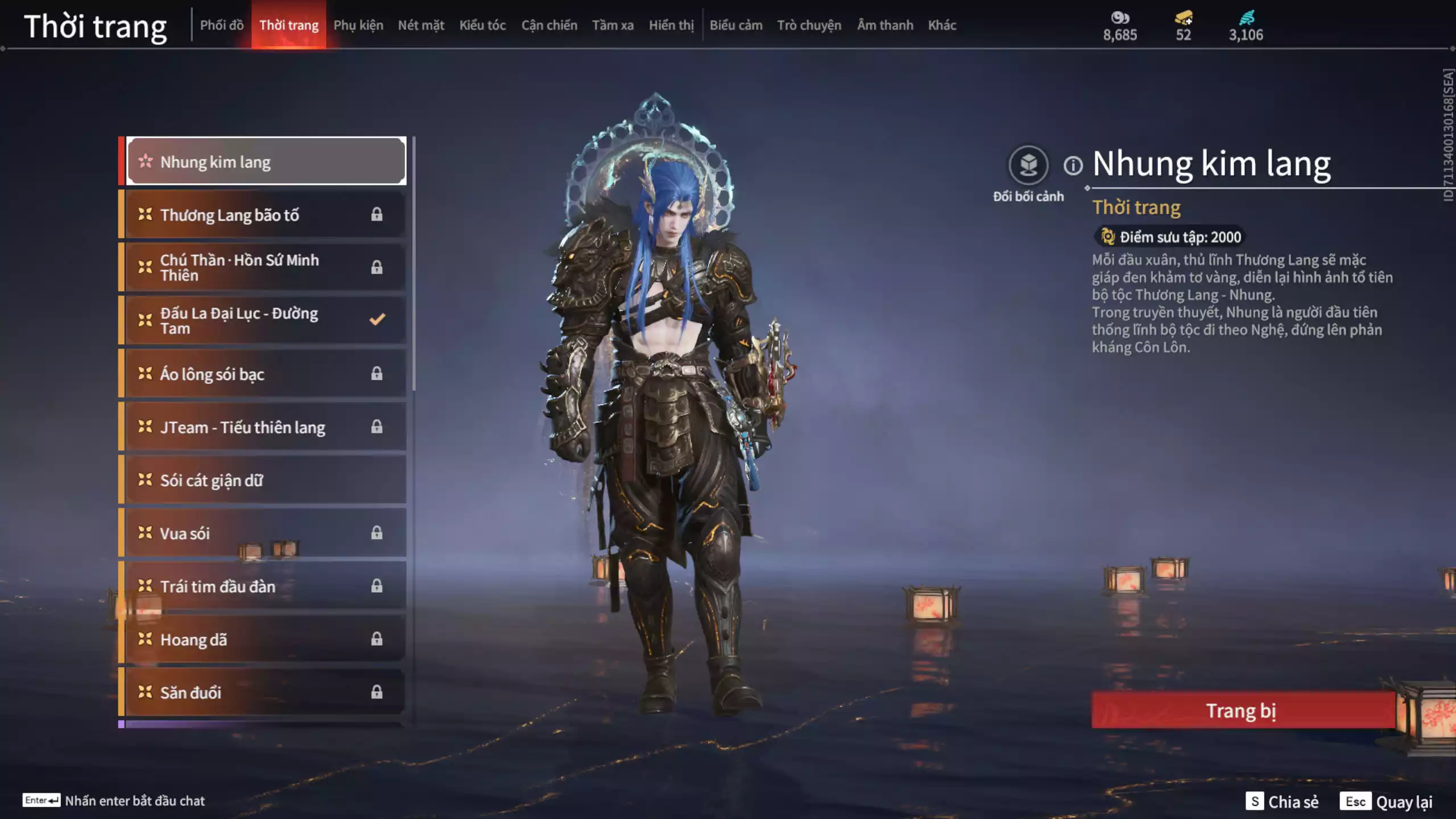Switch to the Phối đồ tab
This screenshot has width=1456, height=819.
(221, 25)
